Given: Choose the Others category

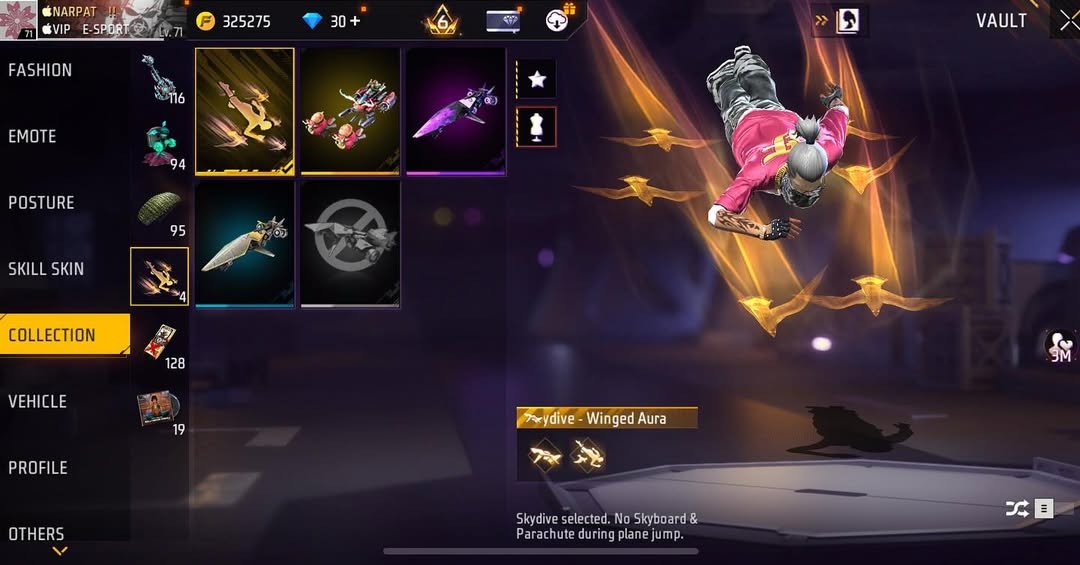Looking at the screenshot, I should (x=37, y=534).
